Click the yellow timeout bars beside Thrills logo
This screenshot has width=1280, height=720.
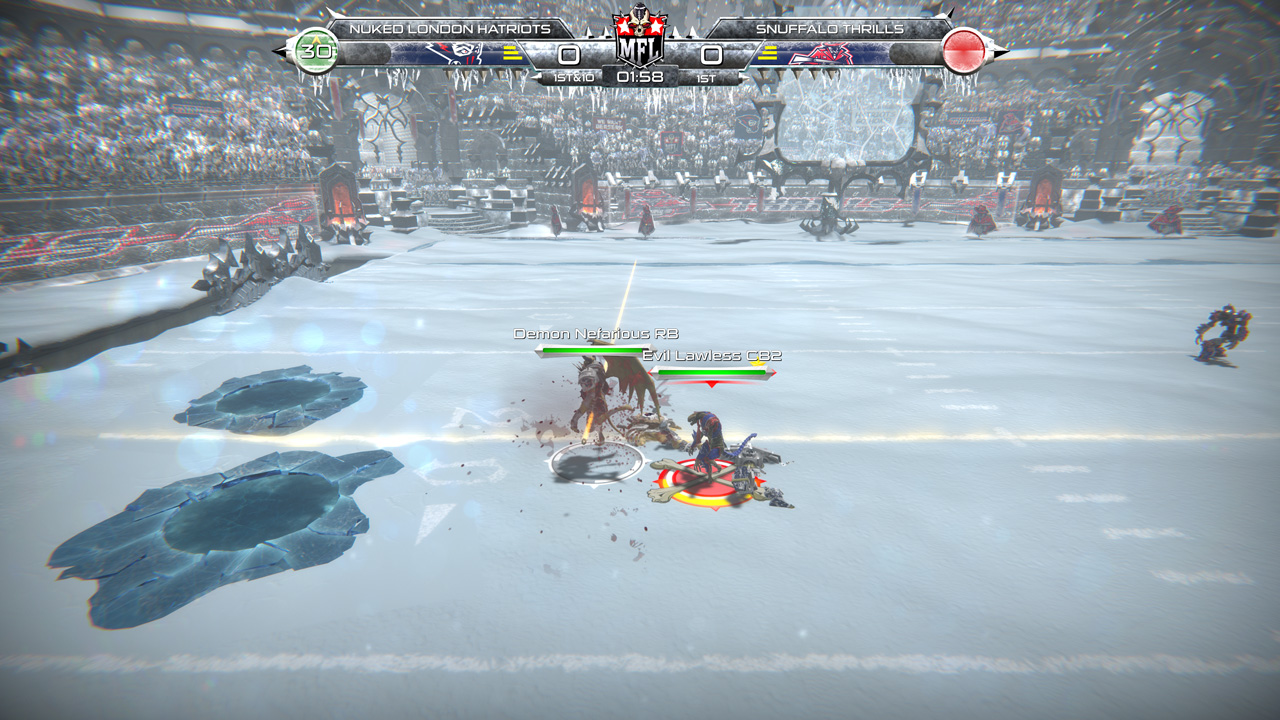pos(767,55)
